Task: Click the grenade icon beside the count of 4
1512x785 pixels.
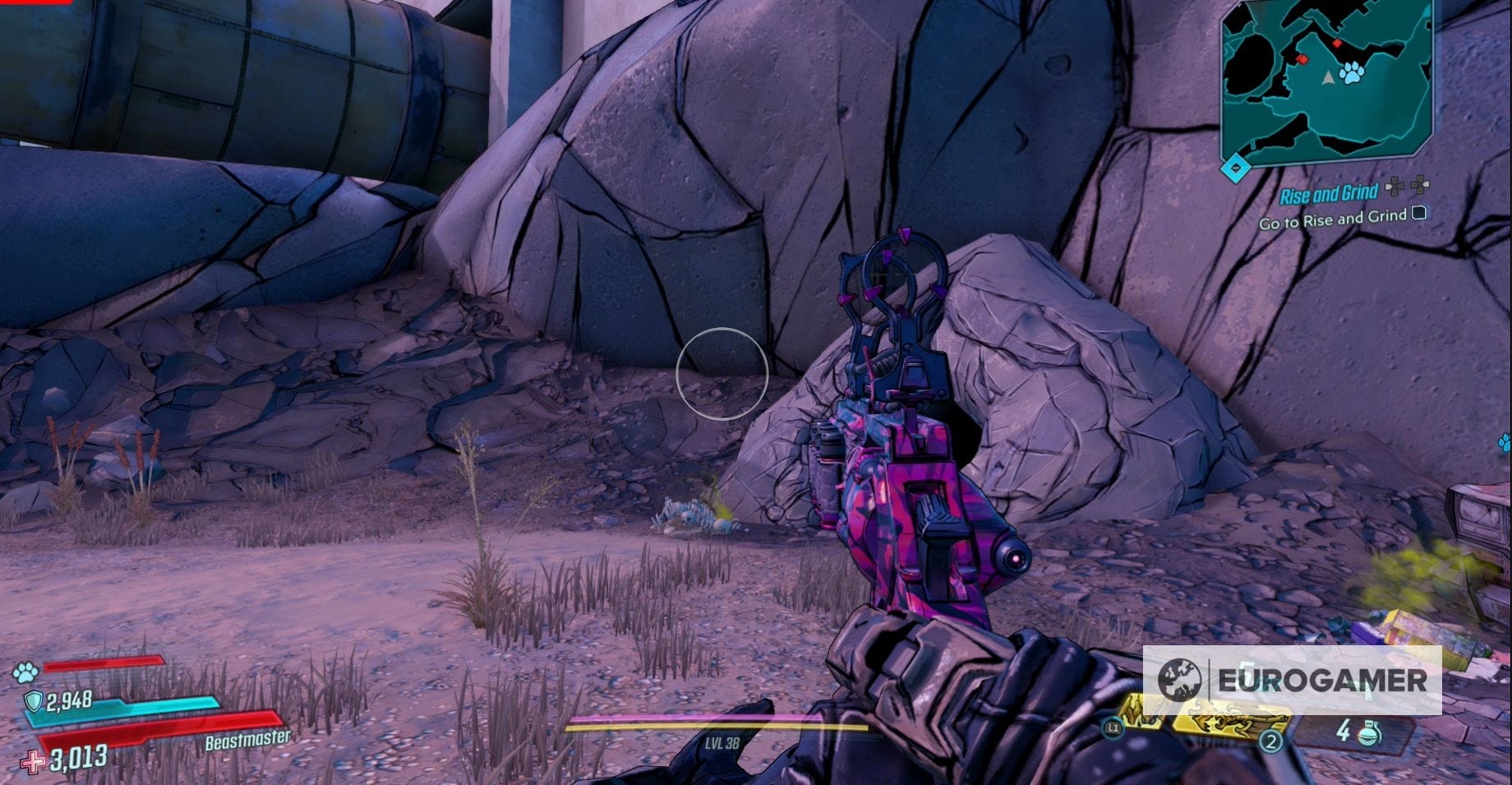Action: pos(1367,732)
